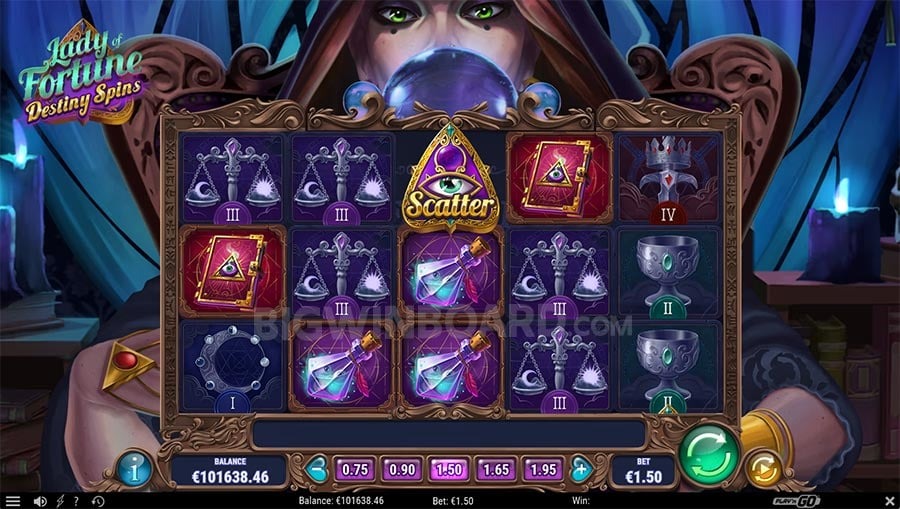
Task: Set the bet to 1.65
Action: tap(497, 468)
